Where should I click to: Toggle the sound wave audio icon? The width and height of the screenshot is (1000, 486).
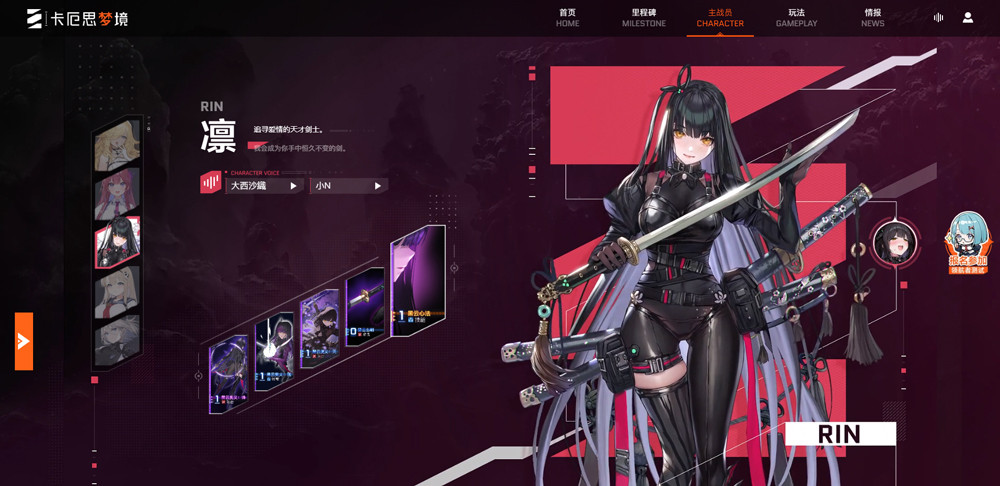[x=938, y=18]
